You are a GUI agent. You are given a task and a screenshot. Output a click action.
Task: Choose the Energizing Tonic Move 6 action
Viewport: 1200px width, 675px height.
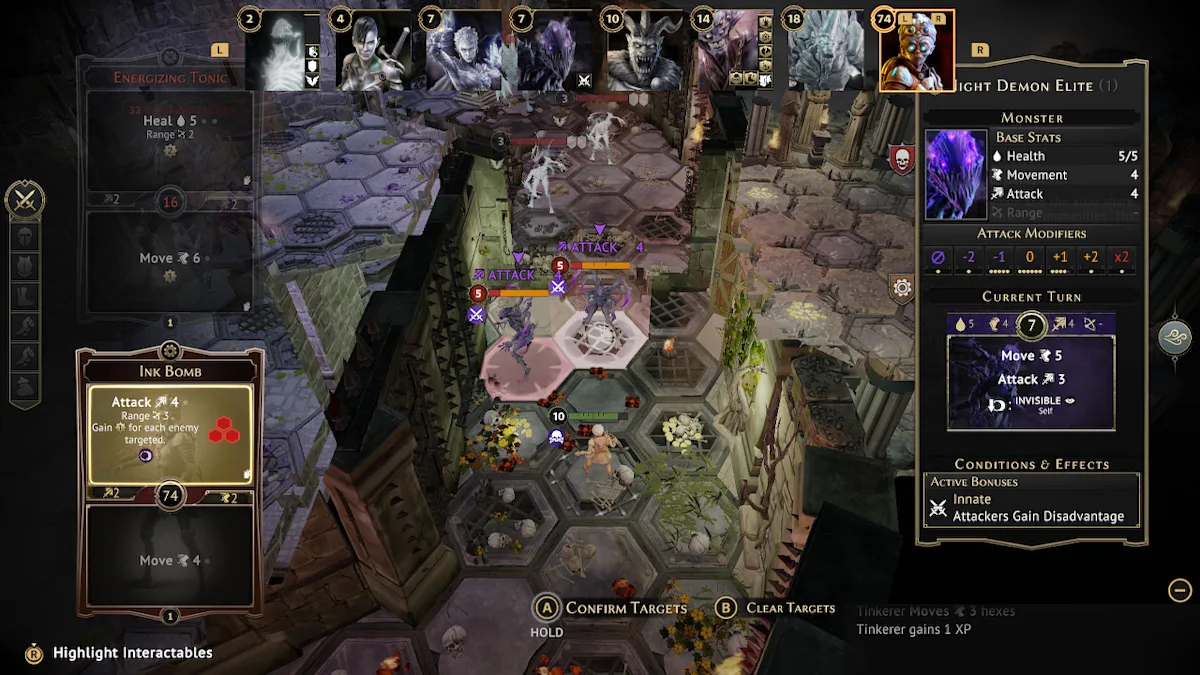pyautogui.click(x=170, y=262)
